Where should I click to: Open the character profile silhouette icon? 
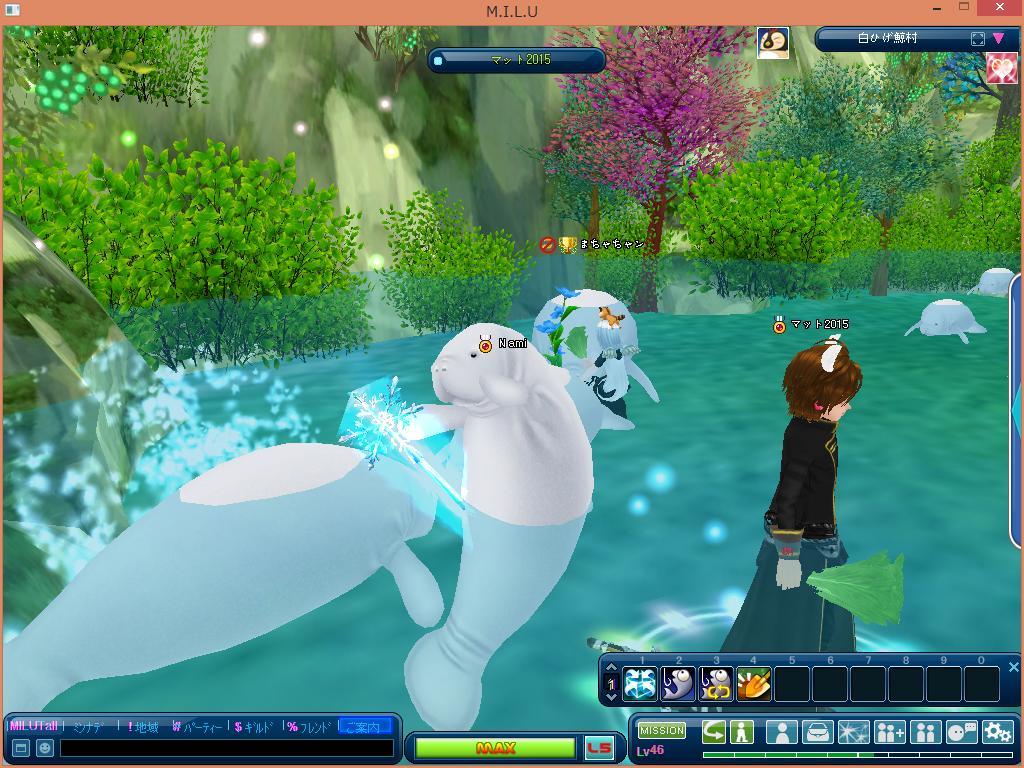tap(781, 732)
